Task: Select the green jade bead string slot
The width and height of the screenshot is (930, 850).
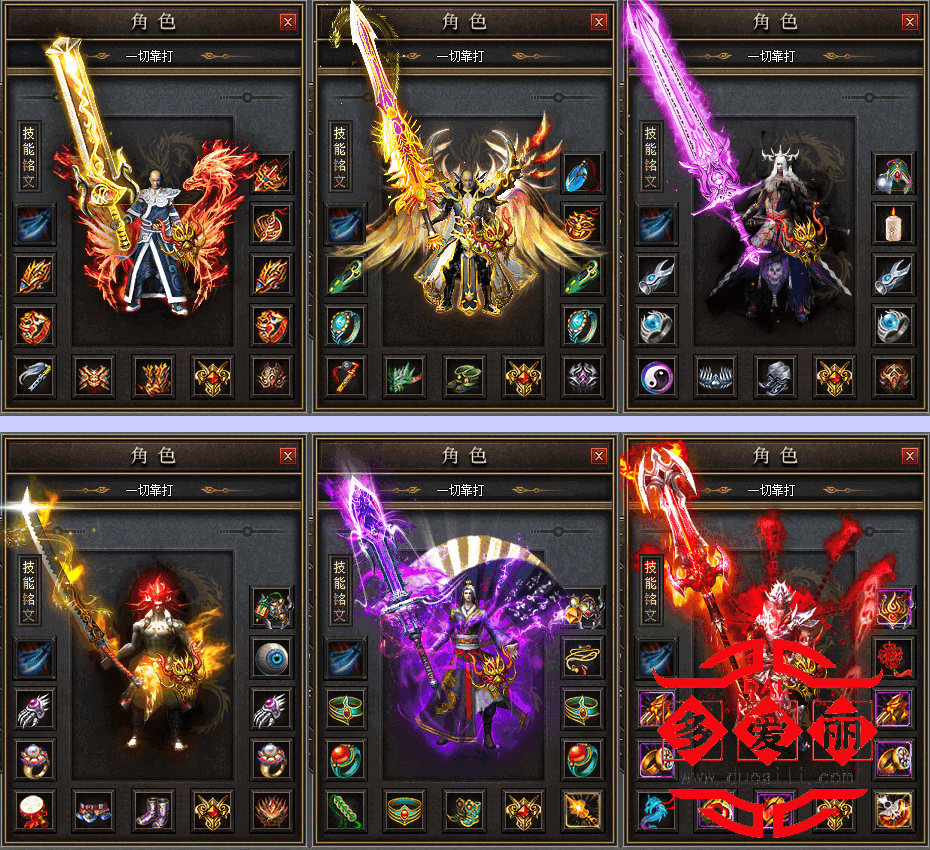Action: tap(345, 809)
